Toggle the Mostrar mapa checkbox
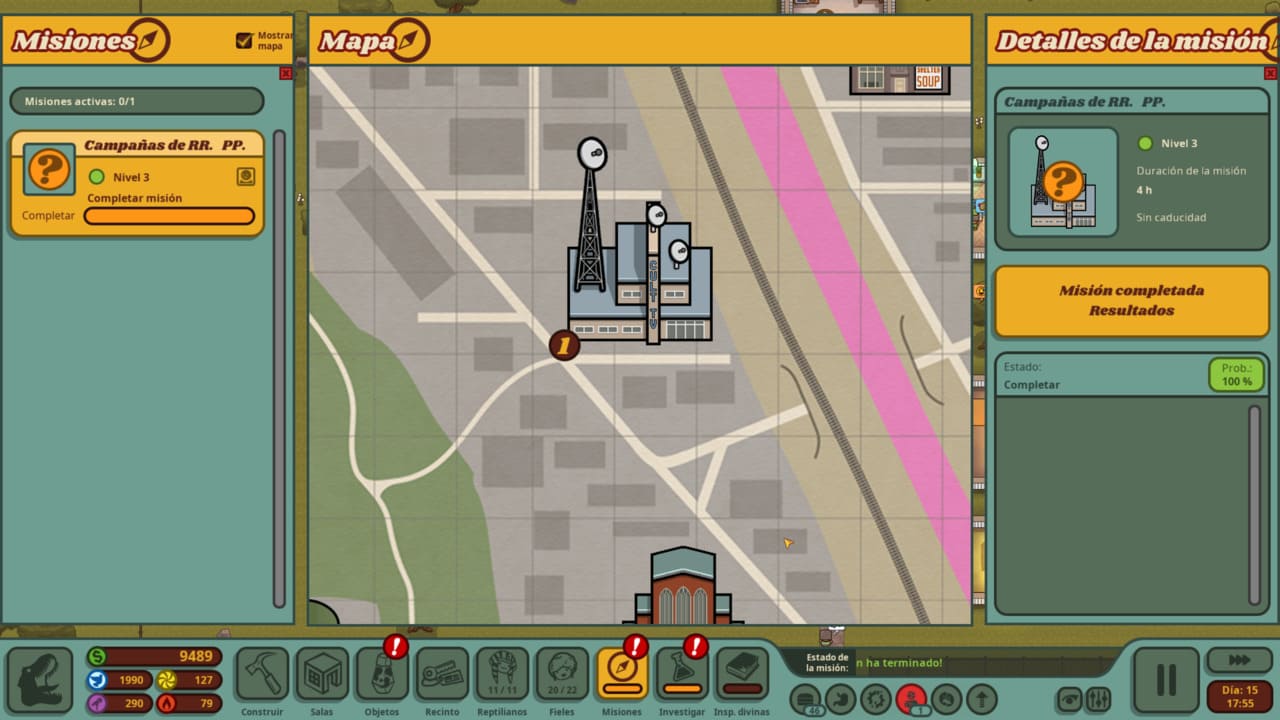 coord(244,41)
